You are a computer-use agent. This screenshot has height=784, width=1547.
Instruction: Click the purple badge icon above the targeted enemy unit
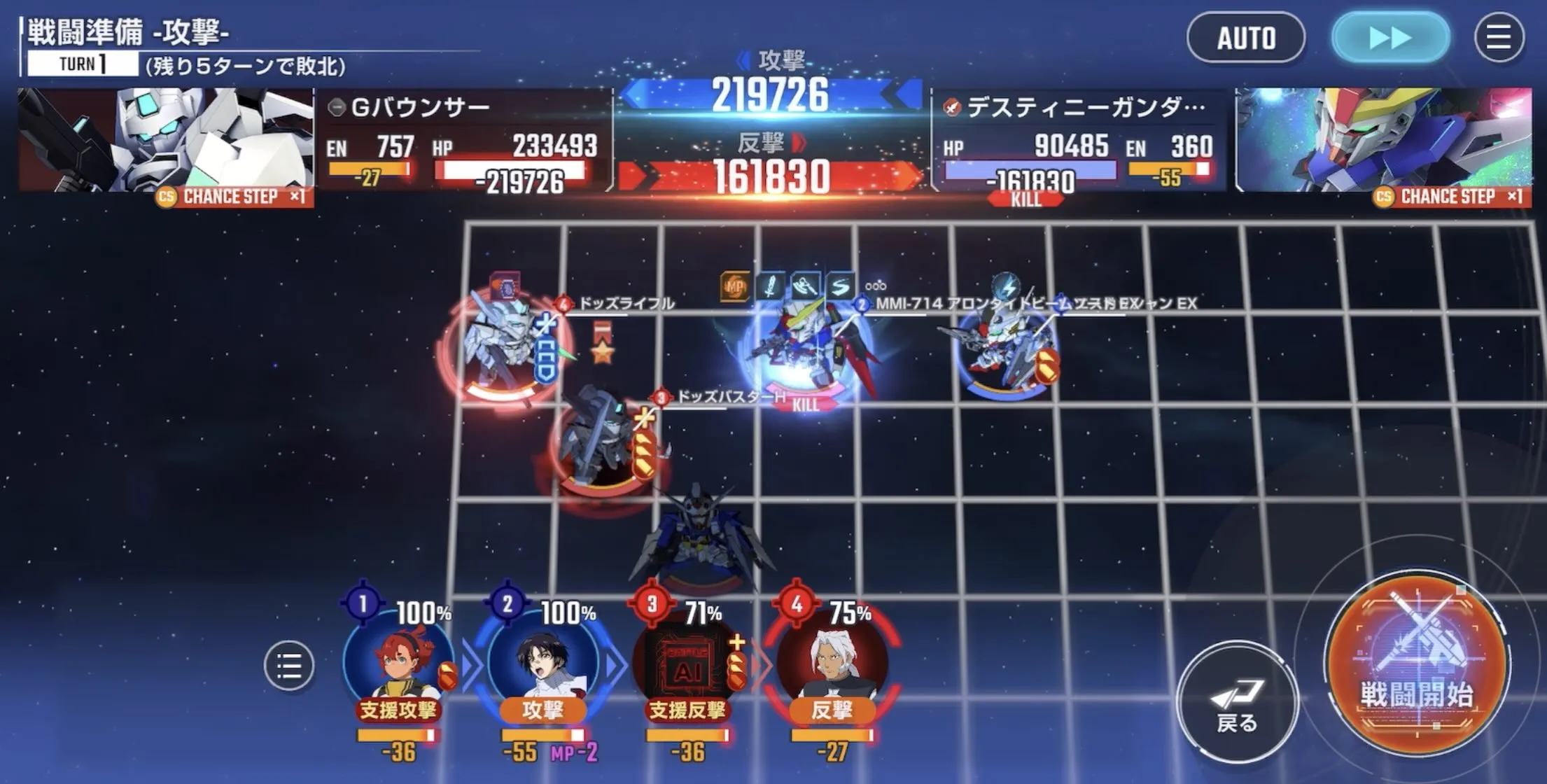coord(505,286)
